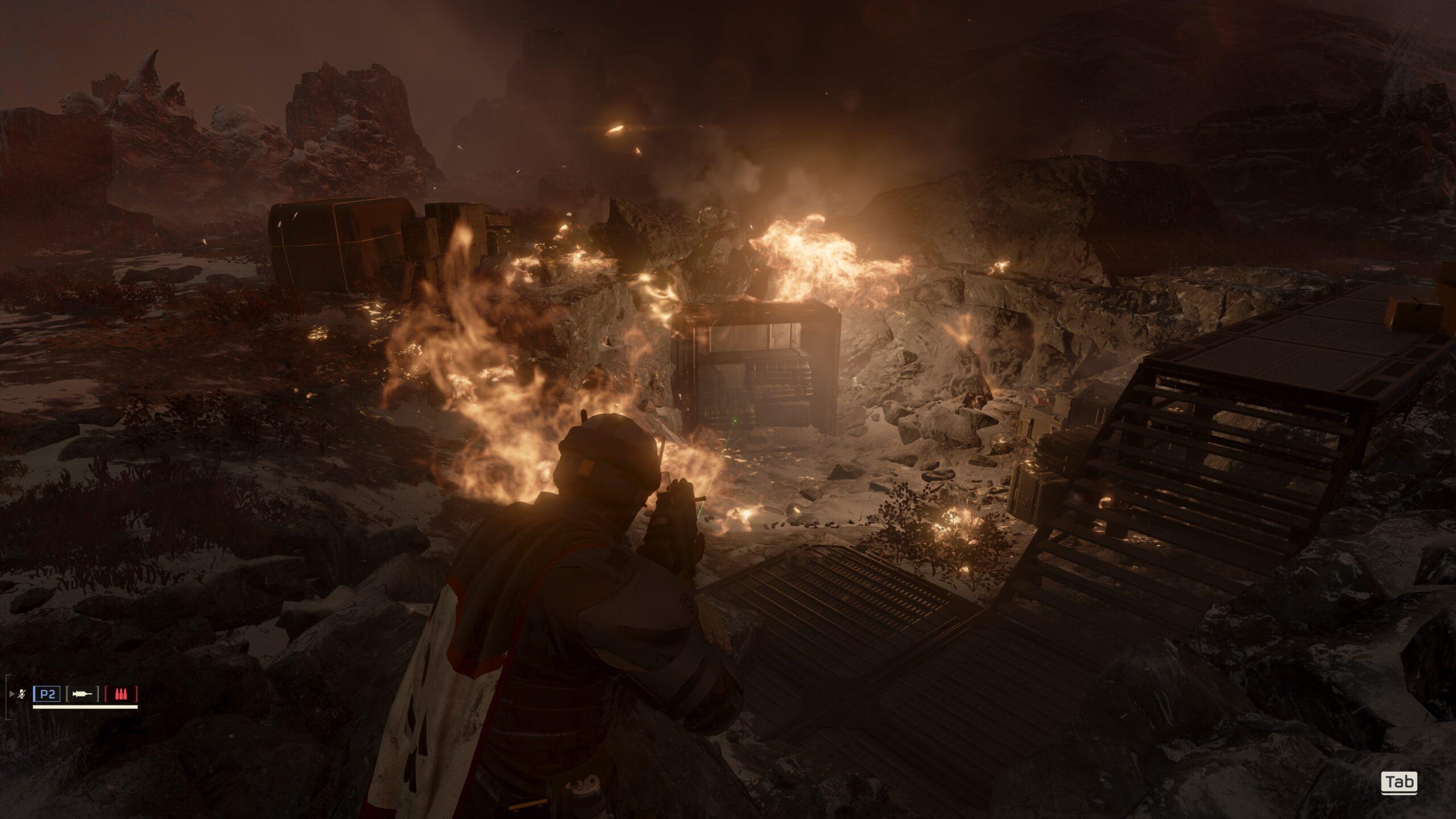The height and width of the screenshot is (819, 1456).
Task: Select the red ammo bullets icon
Action: 121,694
